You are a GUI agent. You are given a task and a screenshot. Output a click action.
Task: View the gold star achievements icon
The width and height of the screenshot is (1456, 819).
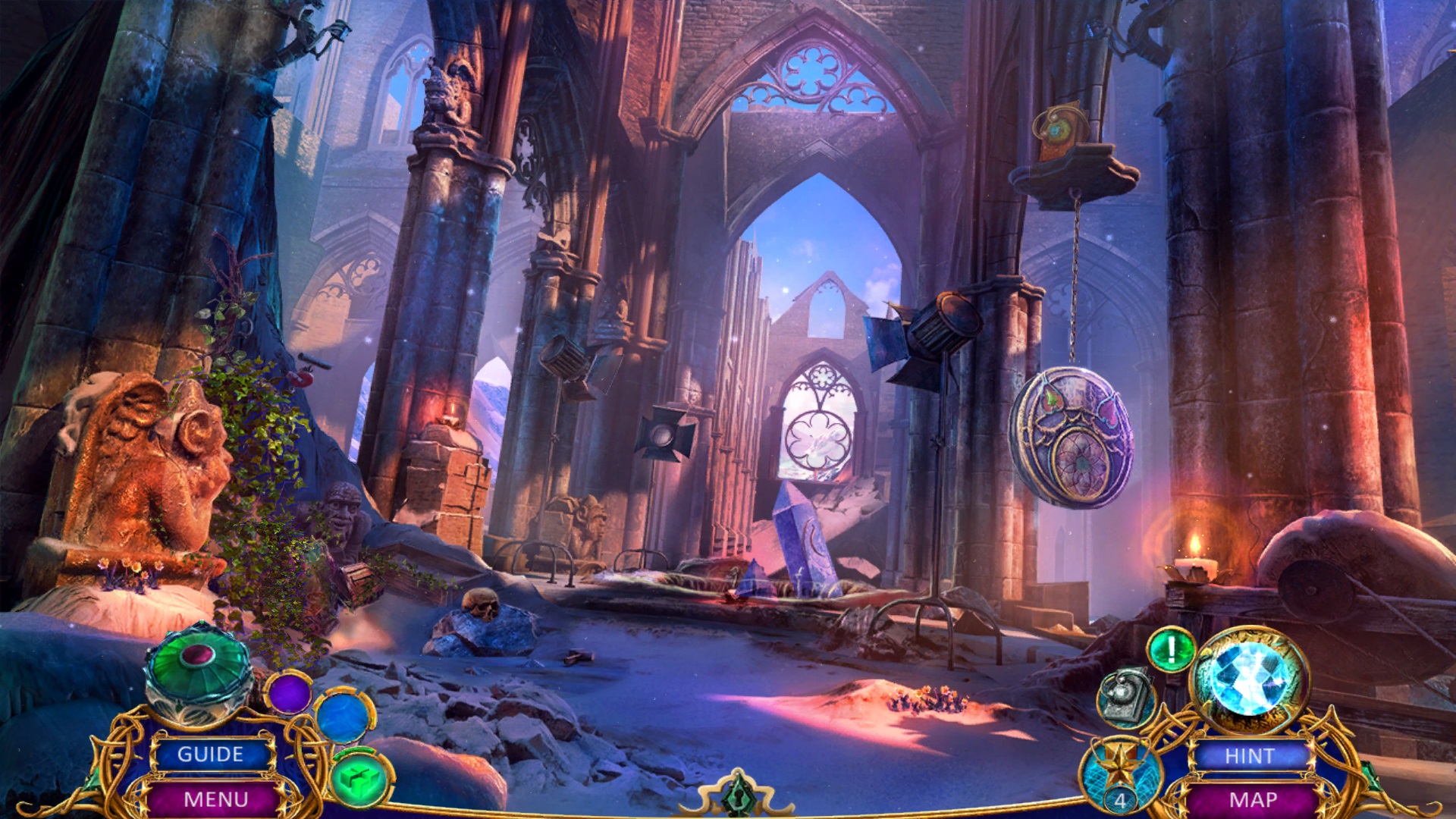tap(1120, 771)
